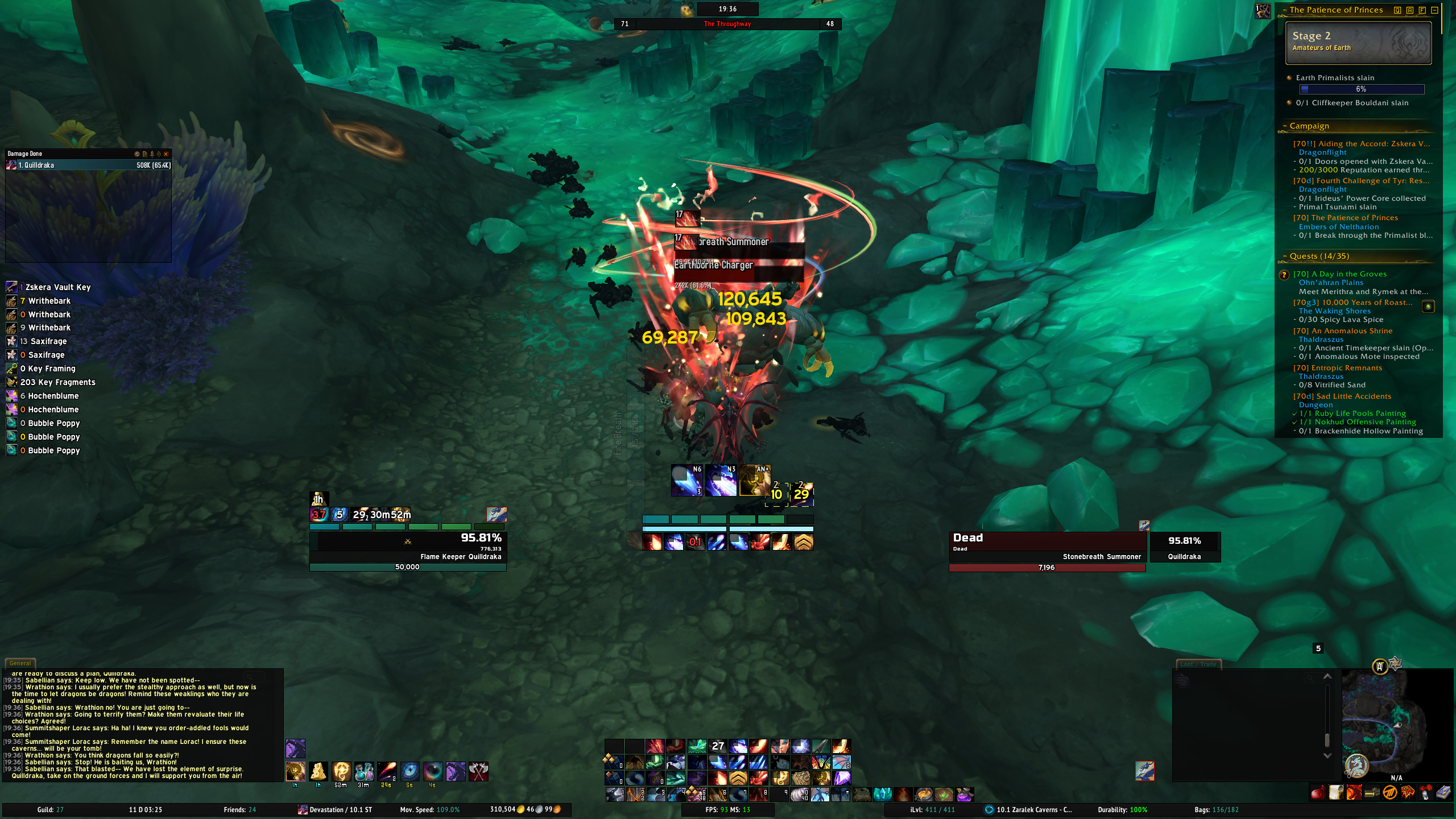
Task: Collapse the objective tracker with the minus button
Action: click(x=1434, y=10)
